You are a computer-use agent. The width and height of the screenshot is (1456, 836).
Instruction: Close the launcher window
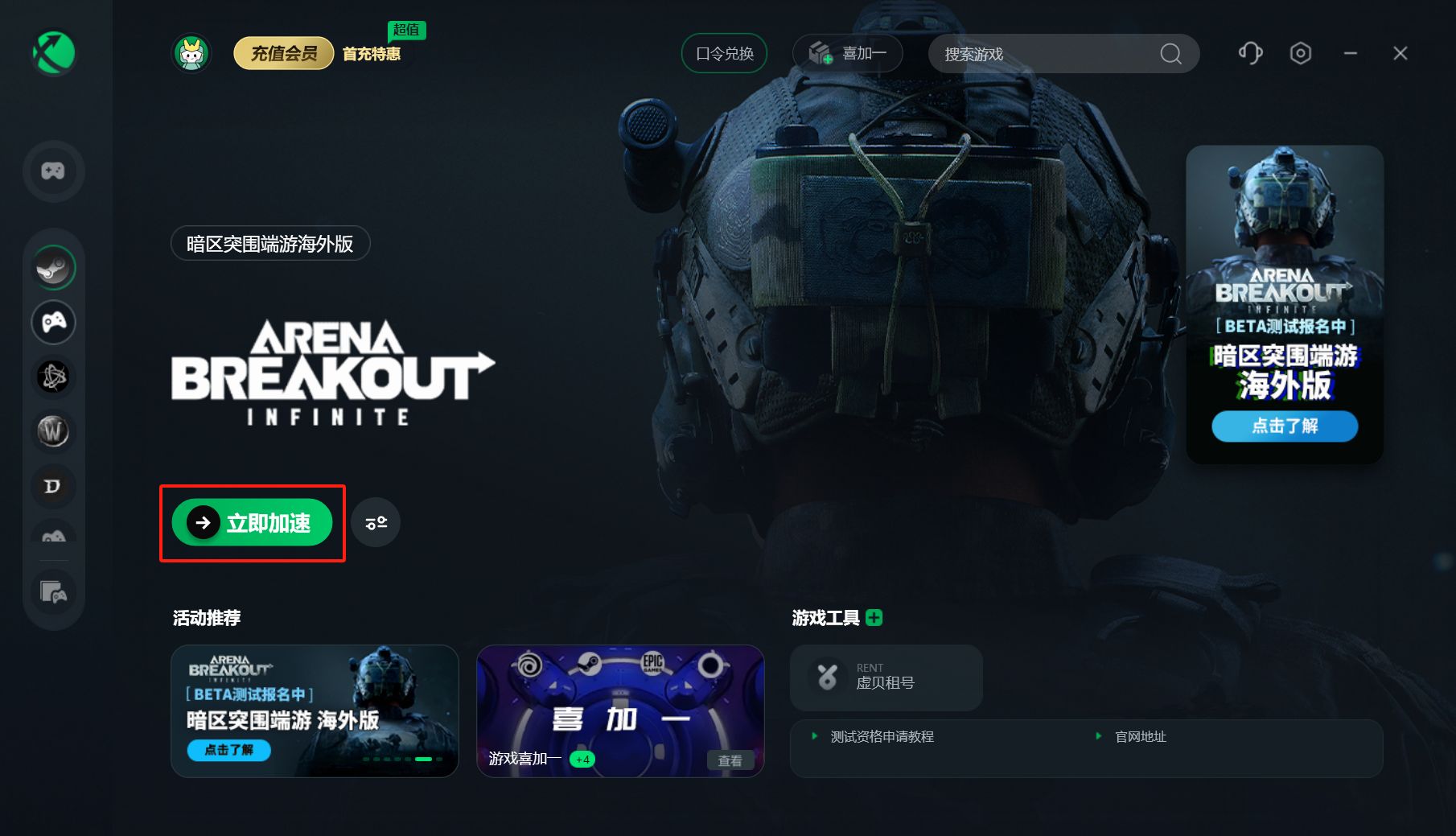[x=1400, y=54]
